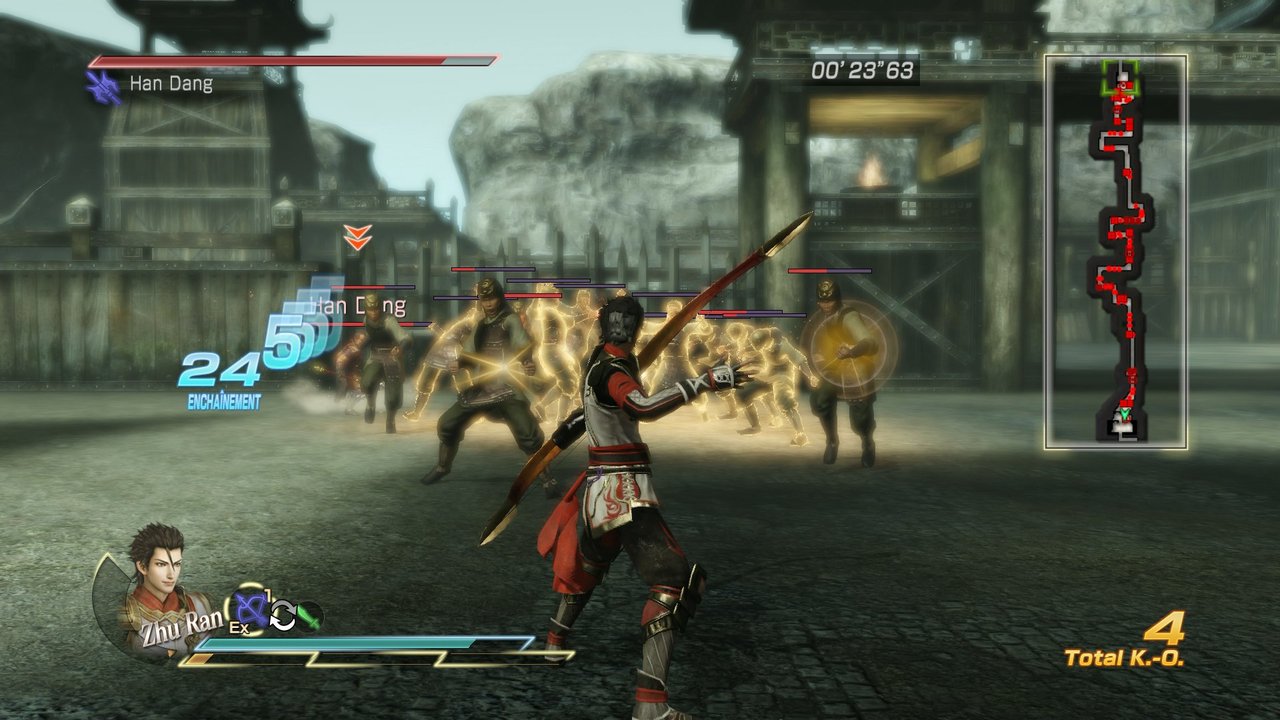Select the green sword secondary weapon icon
This screenshot has width=1280, height=720.
coord(309,616)
